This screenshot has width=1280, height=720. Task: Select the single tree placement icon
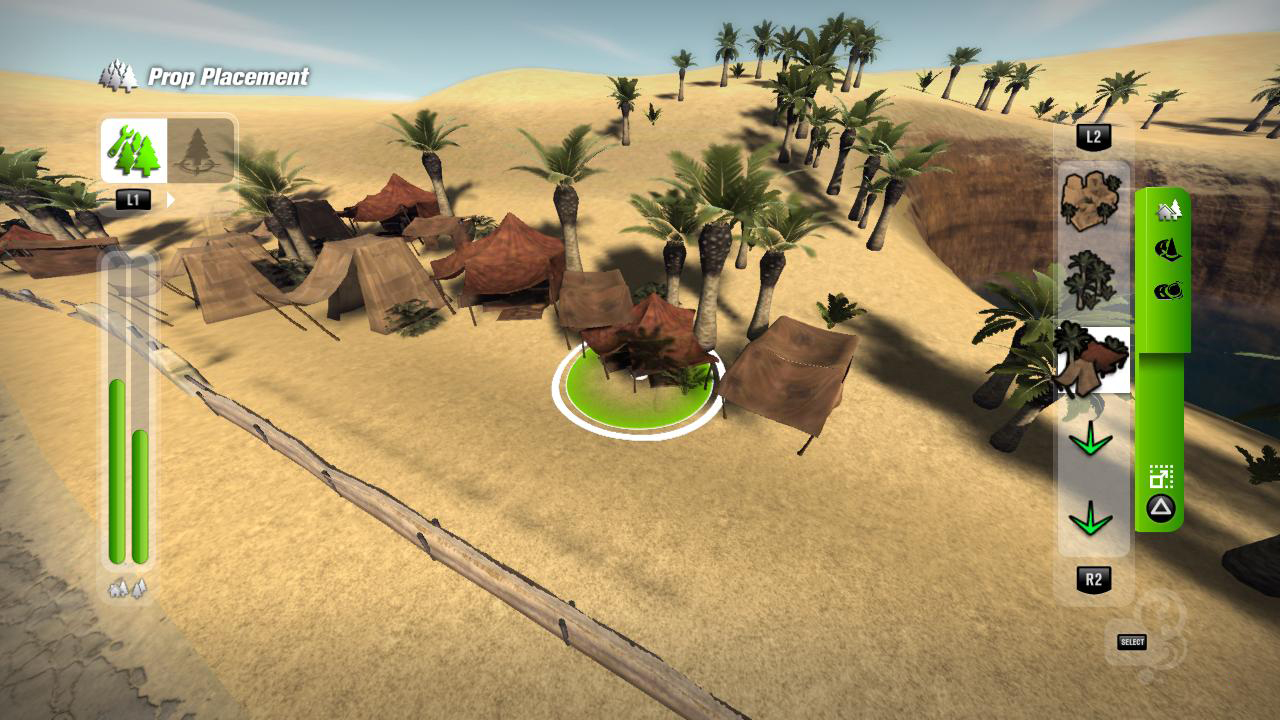click(197, 150)
